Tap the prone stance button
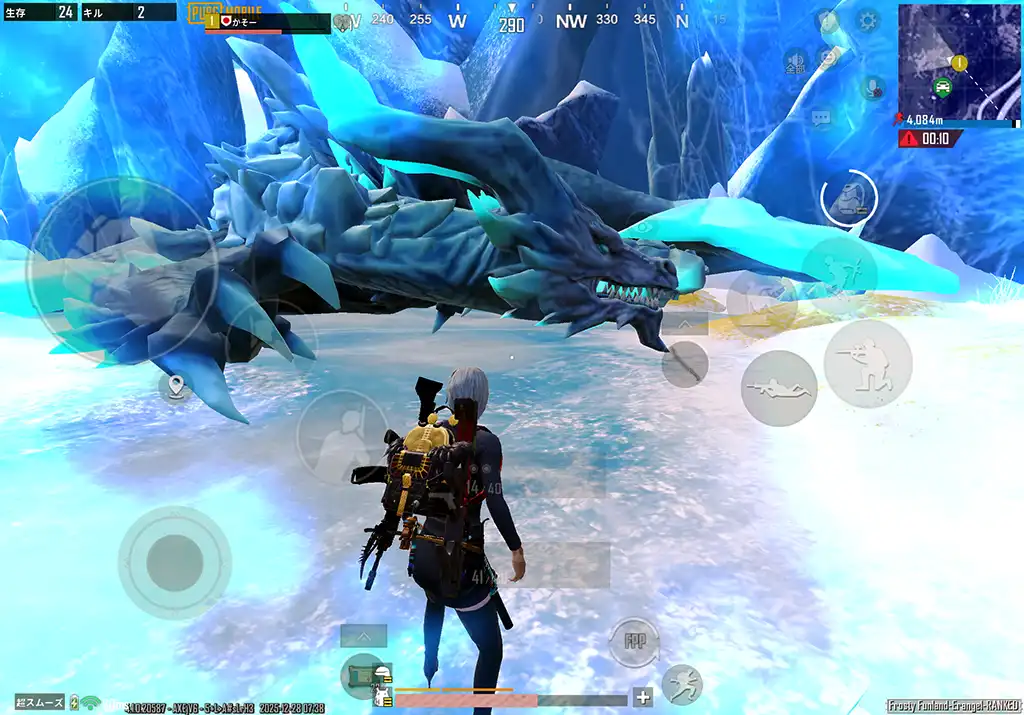1024x715 pixels. click(x=778, y=388)
